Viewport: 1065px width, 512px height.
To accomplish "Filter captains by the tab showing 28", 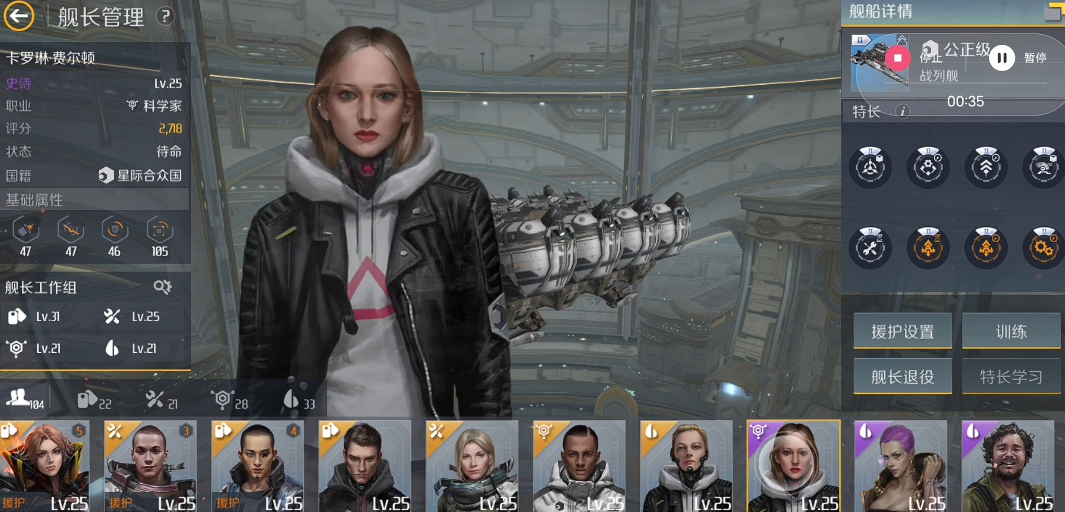I will tap(230, 399).
